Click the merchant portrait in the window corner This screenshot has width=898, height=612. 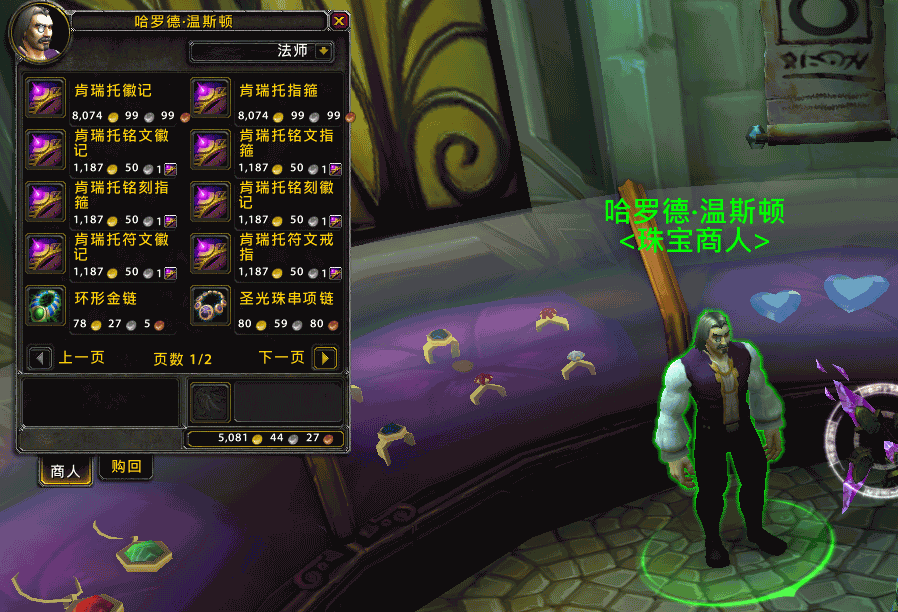tap(40, 33)
